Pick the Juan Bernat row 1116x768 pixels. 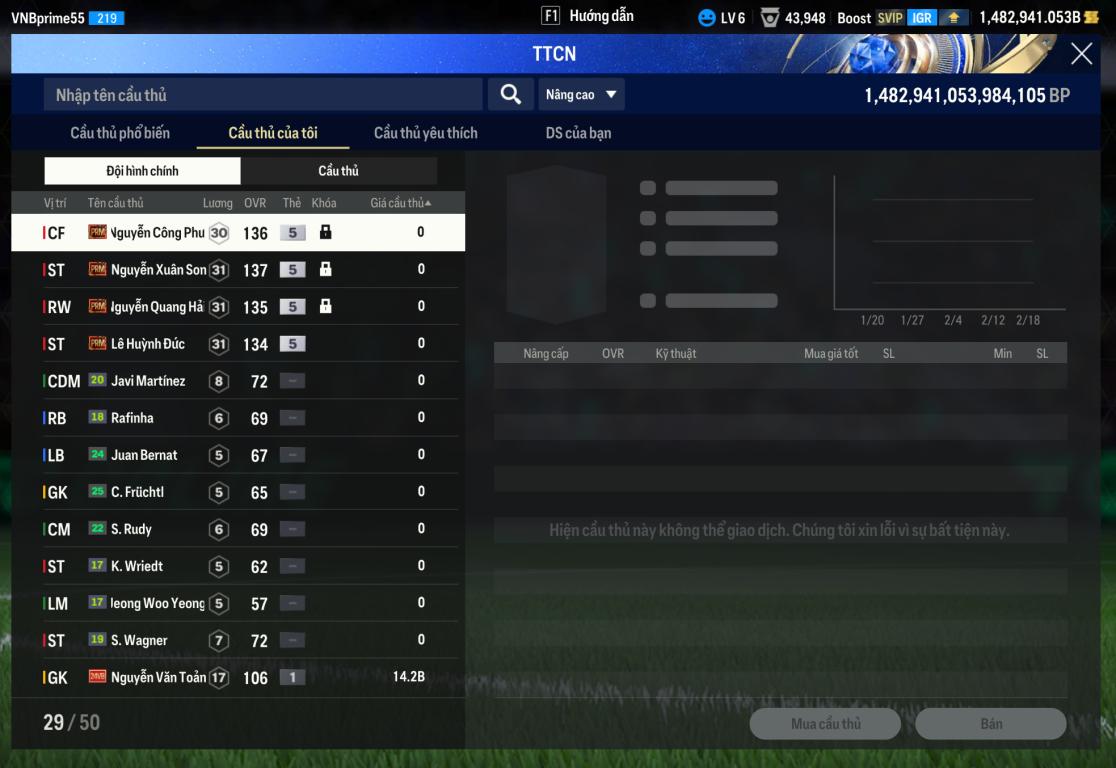coord(144,455)
